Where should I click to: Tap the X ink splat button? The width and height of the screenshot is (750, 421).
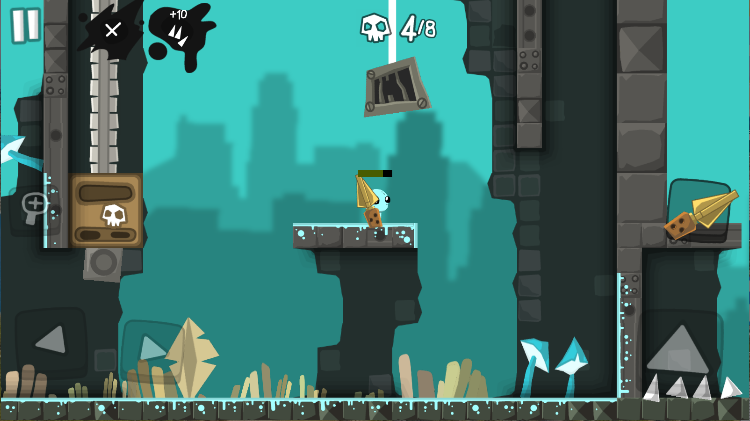(x=111, y=30)
